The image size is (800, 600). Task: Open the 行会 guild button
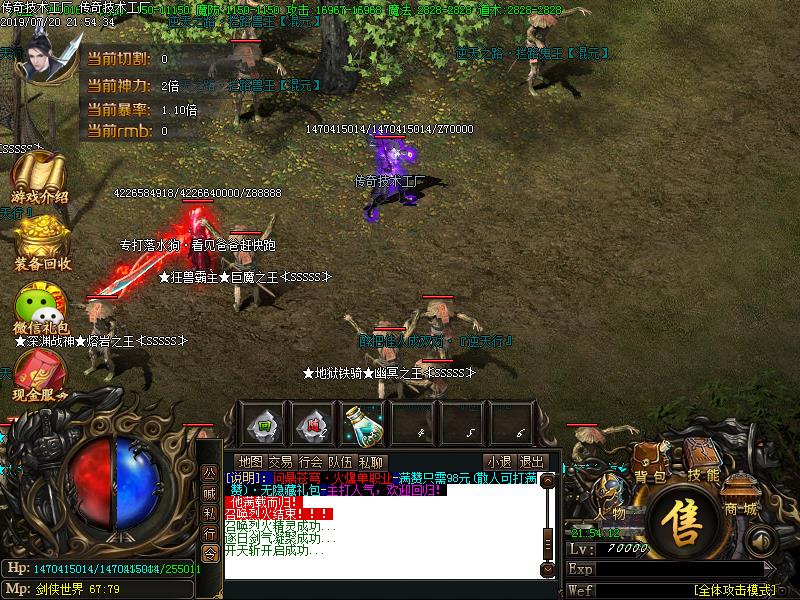click(x=311, y=462)
